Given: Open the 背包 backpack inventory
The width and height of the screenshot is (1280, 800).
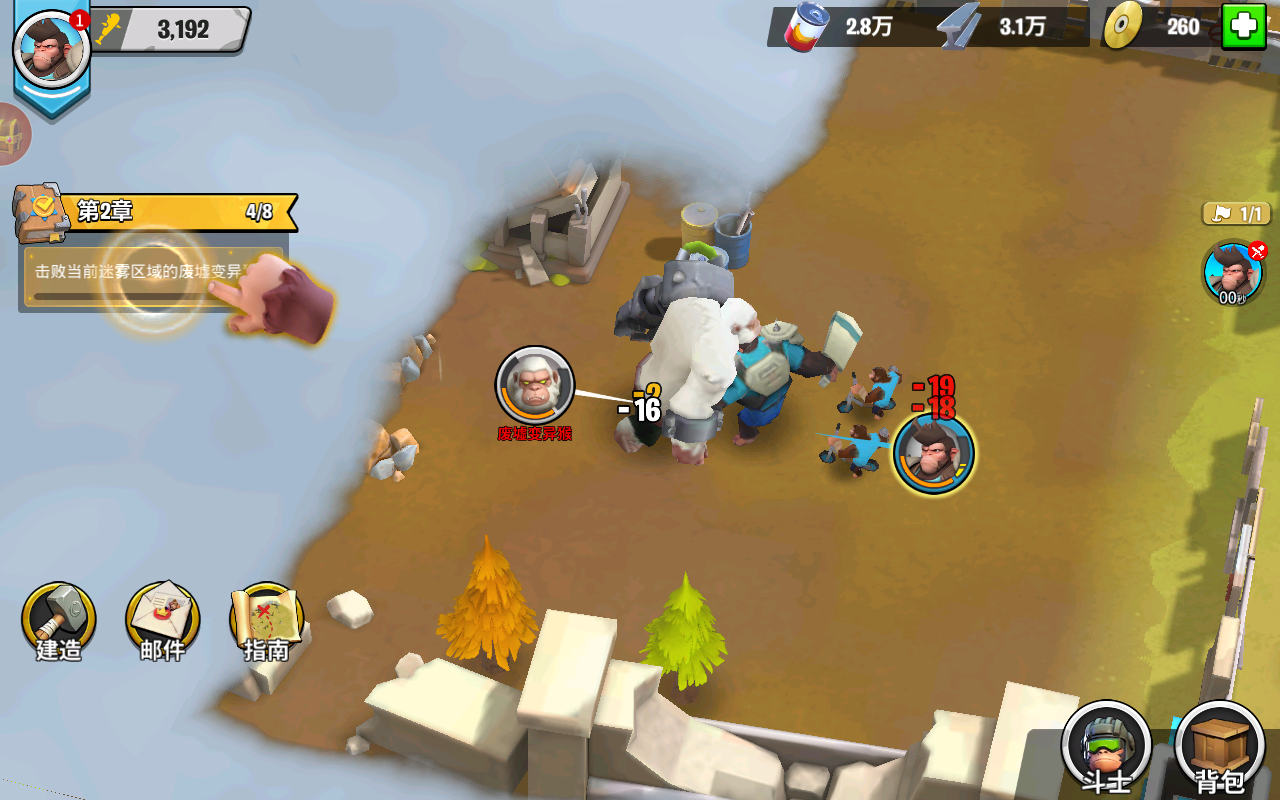Looking at the screenshot, I should pyautogui.click(x=1219, y=745).
